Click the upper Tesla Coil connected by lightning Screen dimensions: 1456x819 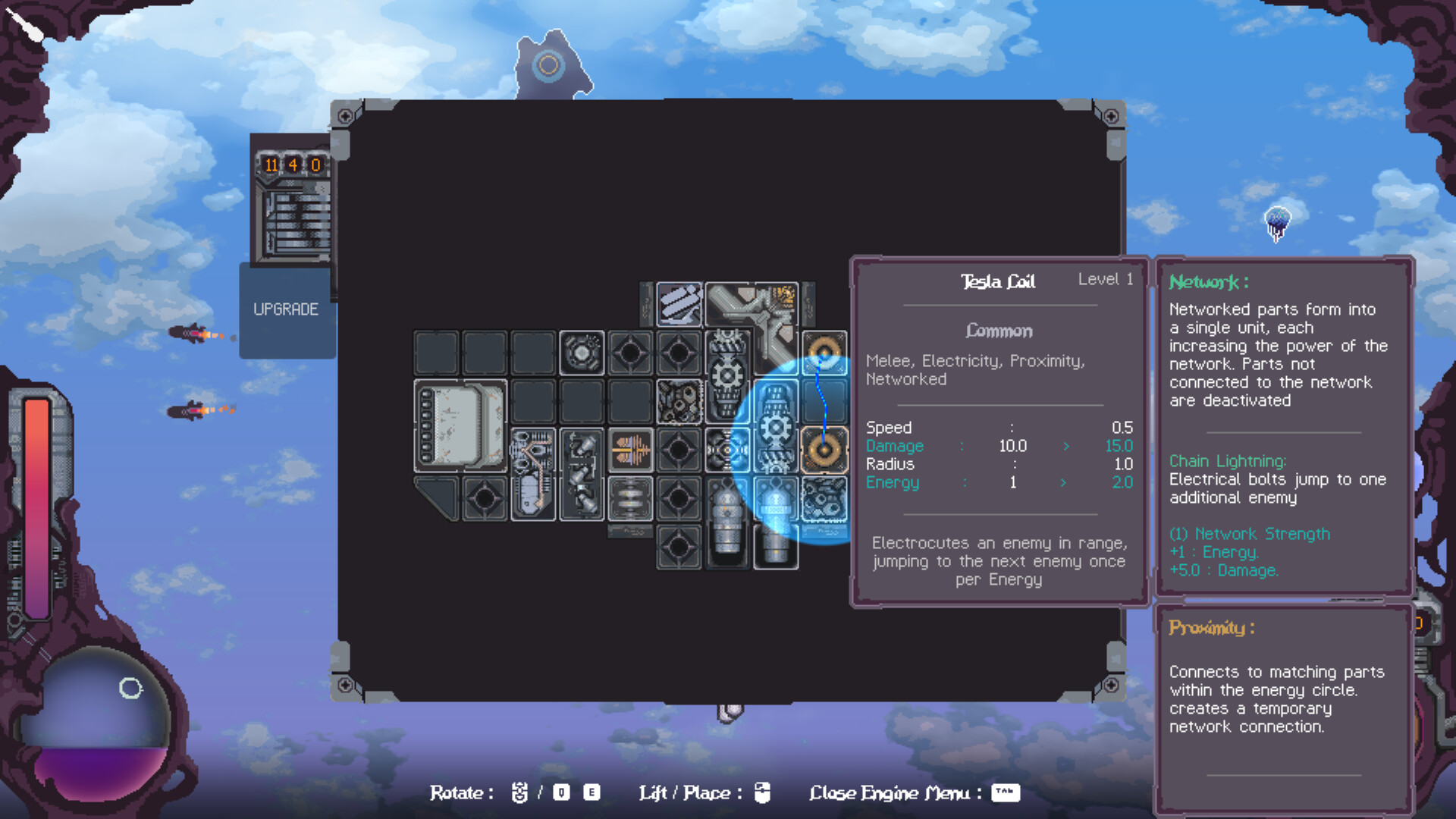(x=823, y=351)
